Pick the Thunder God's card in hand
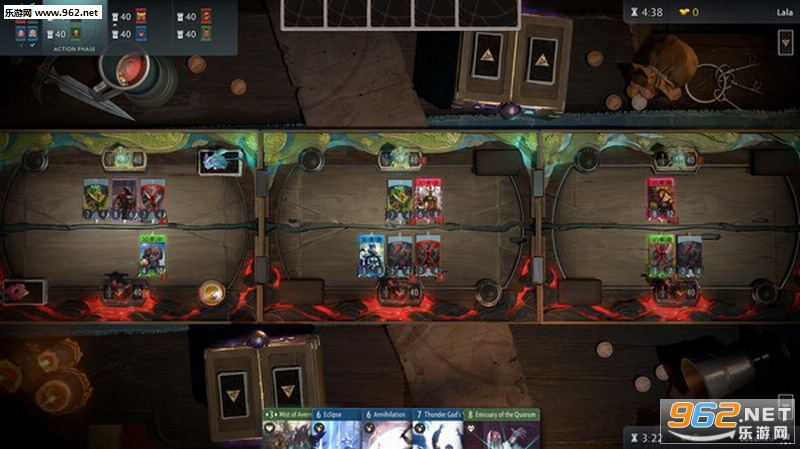Image resolution: width=800 pixels, height=449 pixels. [x=437, y=430]
